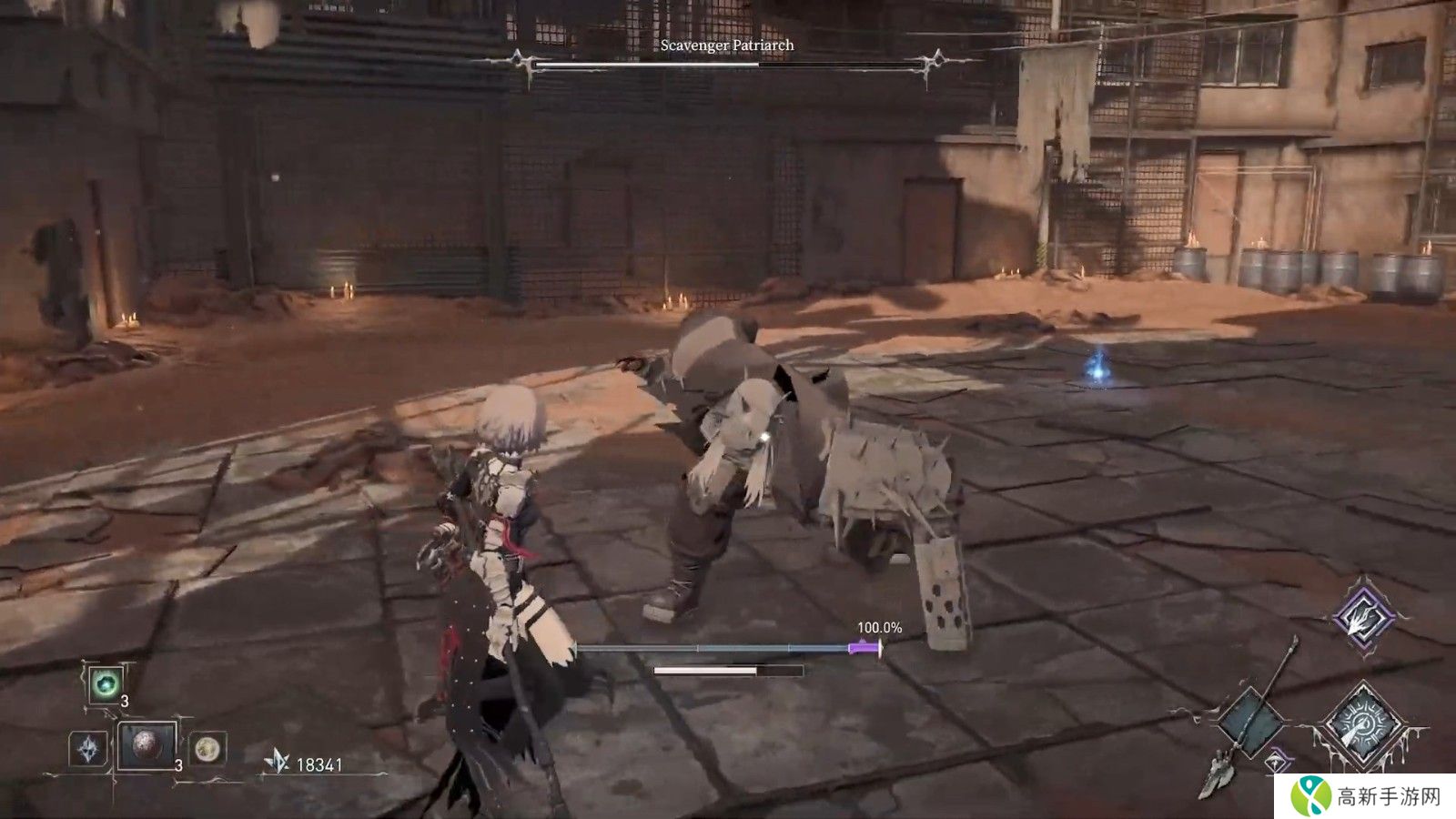Select the green glowing orb item slot
The width and height of the screenshot is (1456, 819).
click(x=105, y=683)
